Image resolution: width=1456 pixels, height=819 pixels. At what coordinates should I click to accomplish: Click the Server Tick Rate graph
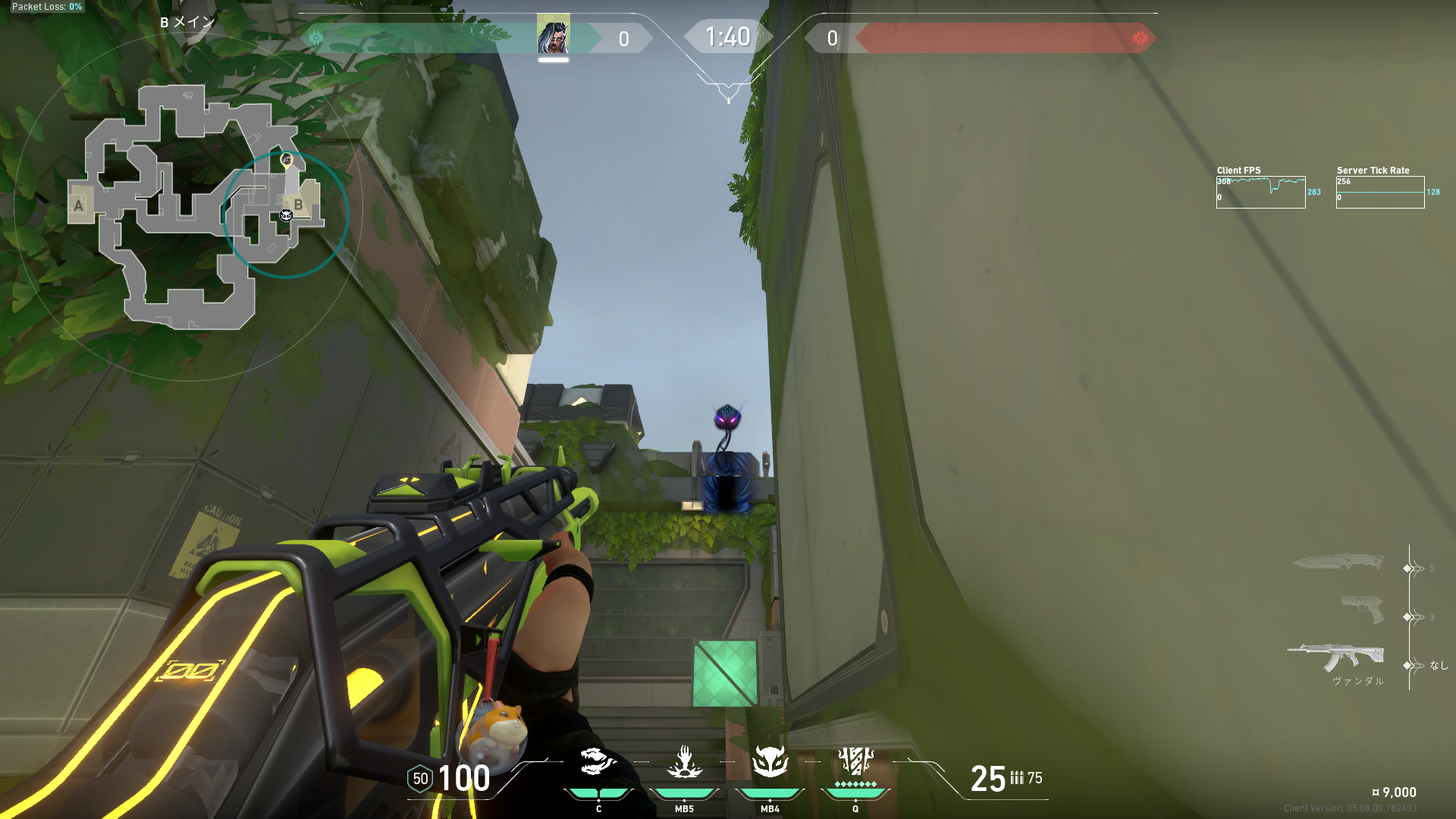(1379, 193)
